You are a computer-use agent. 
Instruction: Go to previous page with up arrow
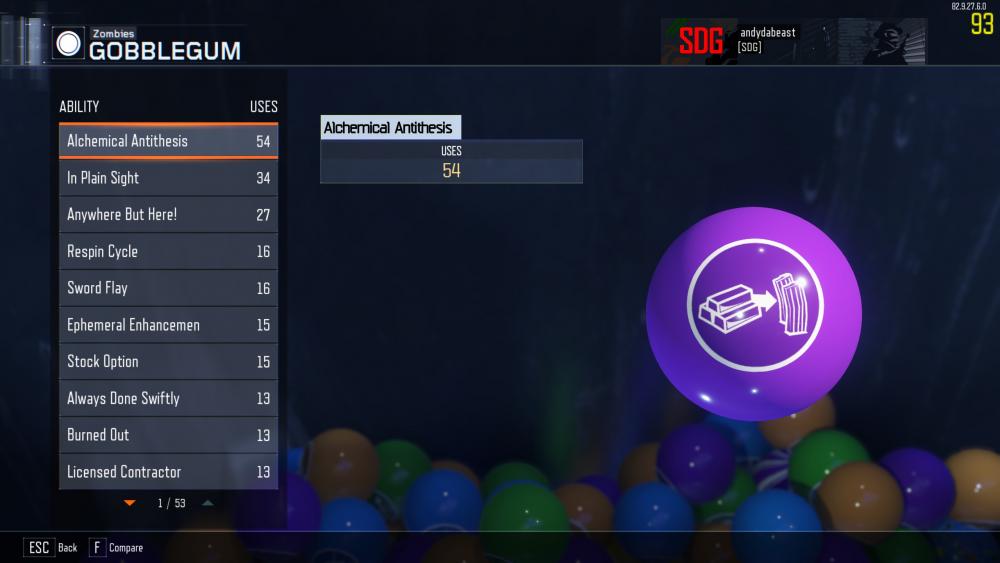207,503
